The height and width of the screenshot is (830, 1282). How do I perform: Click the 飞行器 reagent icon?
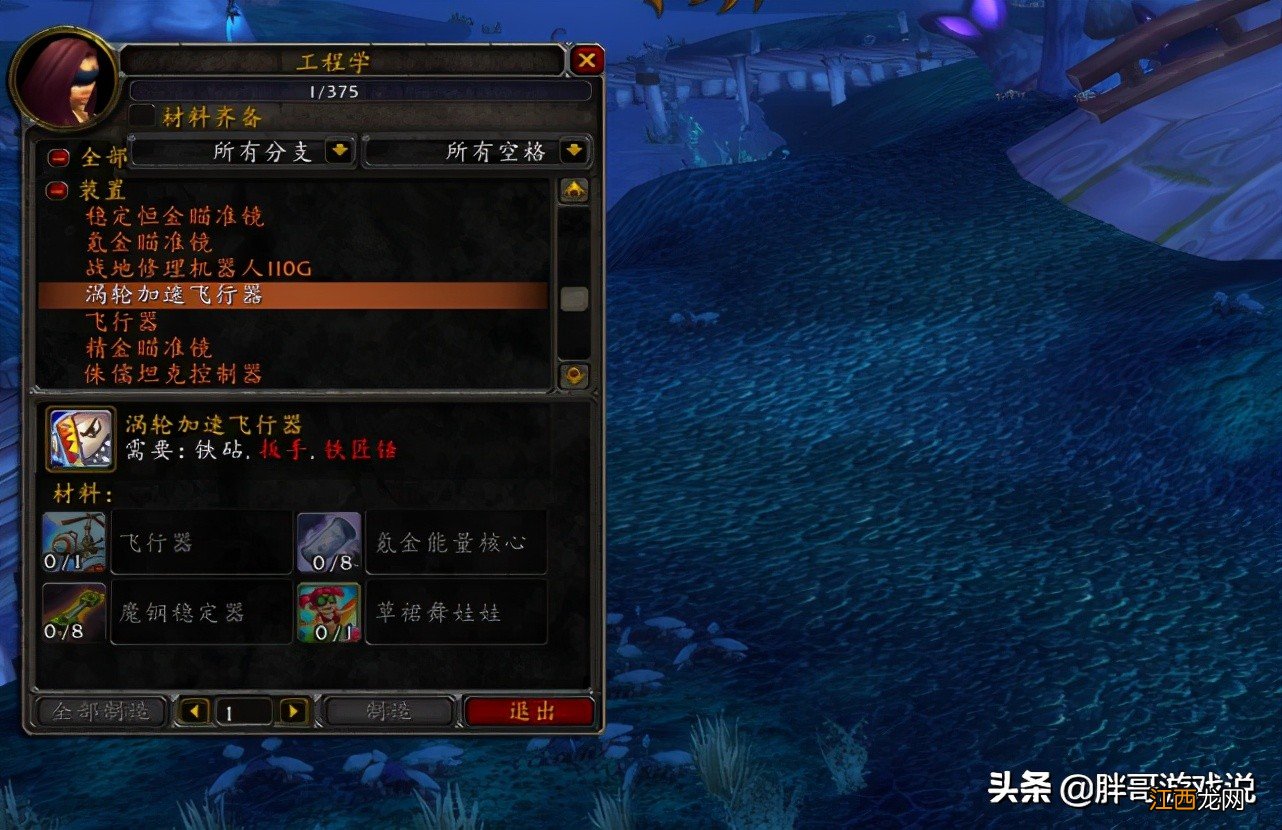point(74,541)
